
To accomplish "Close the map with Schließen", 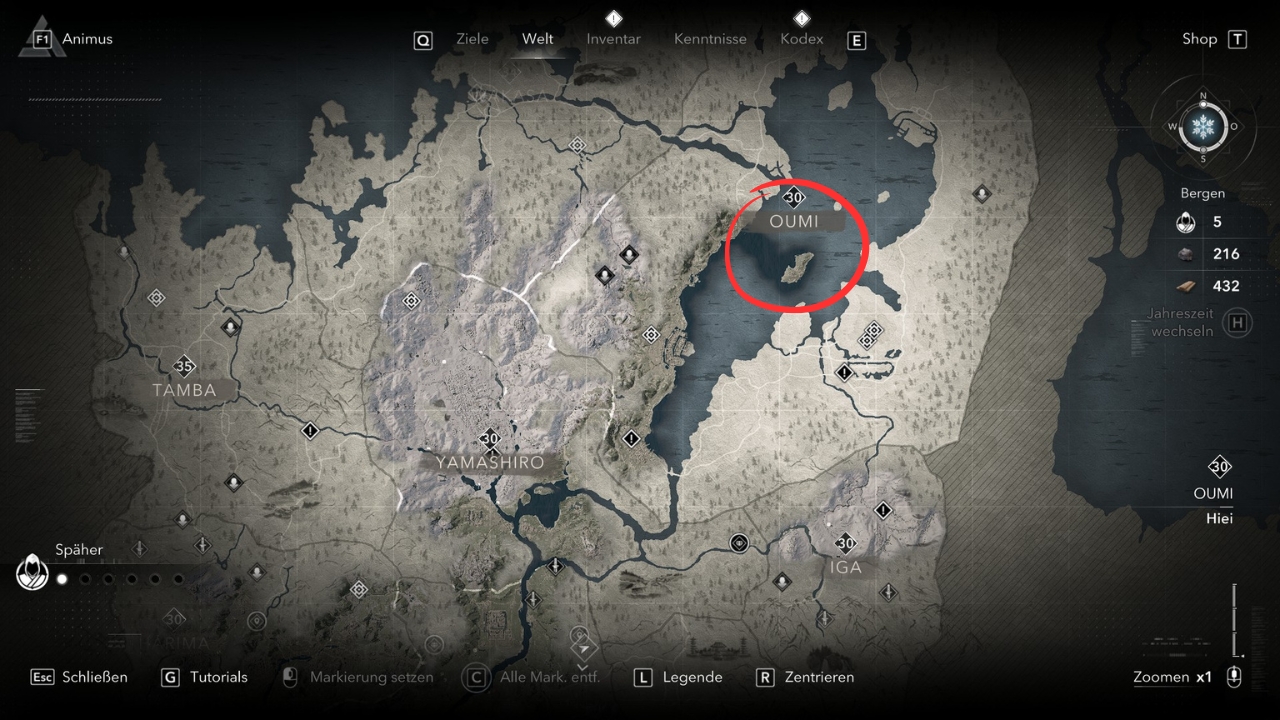I will point(94,677).
